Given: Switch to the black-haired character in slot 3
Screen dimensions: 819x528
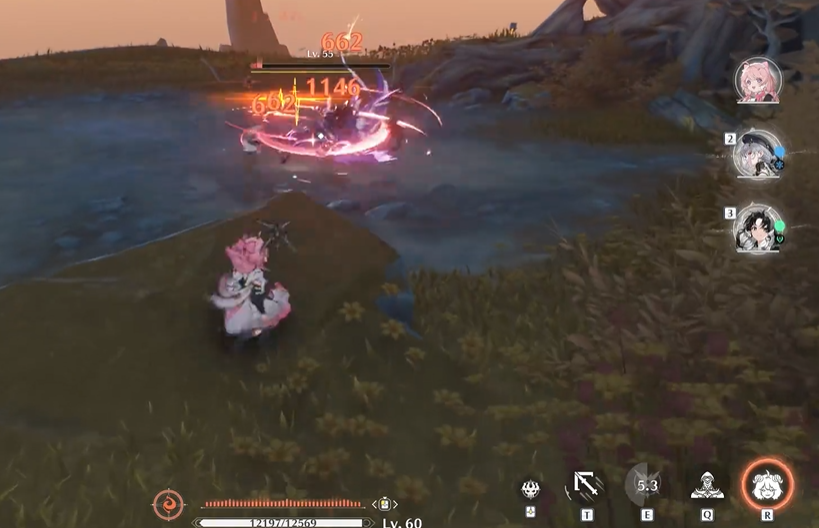Looking at the screenshot, I should tap(757, 228).
